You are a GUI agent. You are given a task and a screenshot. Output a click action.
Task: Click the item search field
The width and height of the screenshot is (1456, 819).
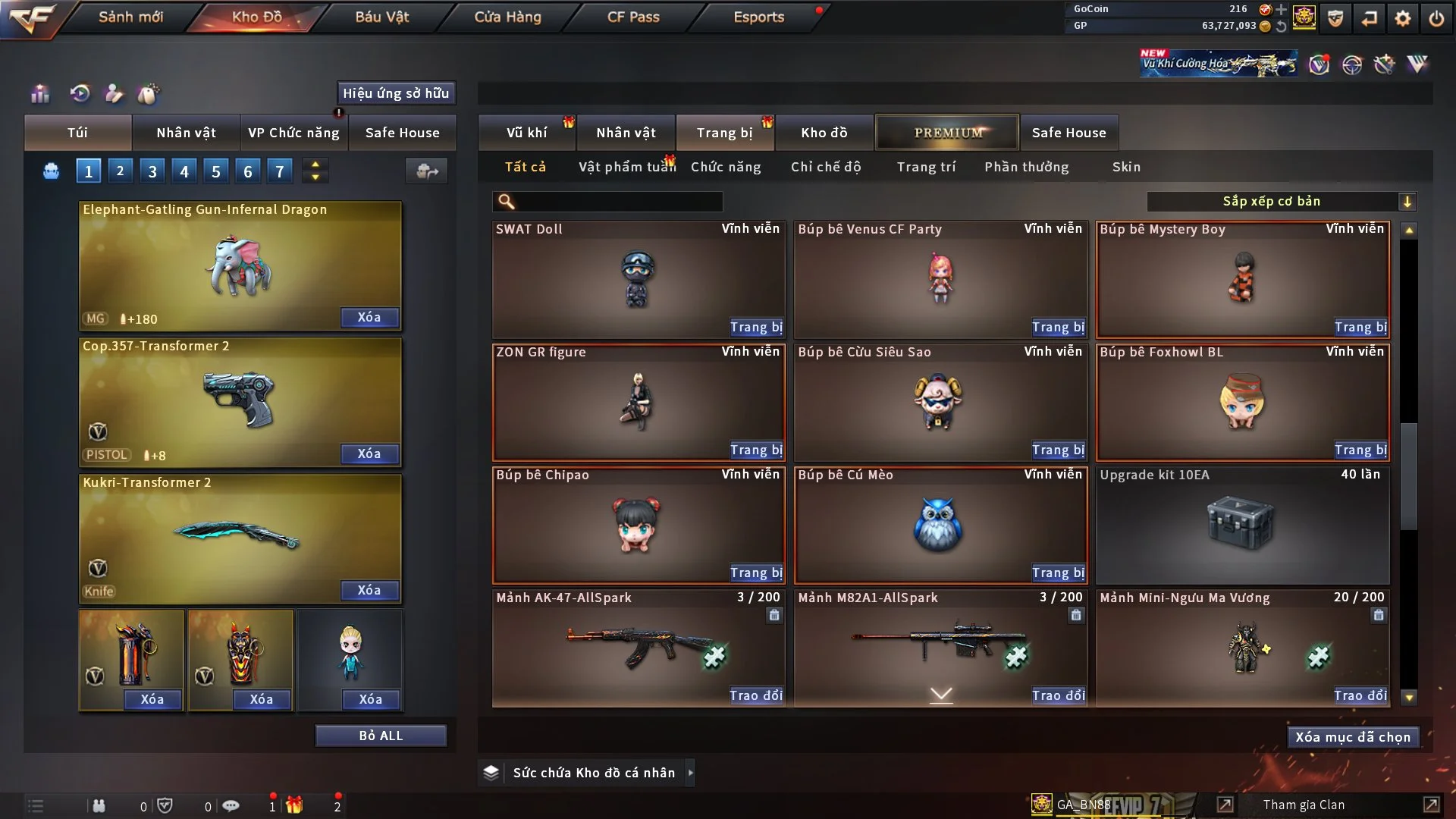click(x=618, y=202)
